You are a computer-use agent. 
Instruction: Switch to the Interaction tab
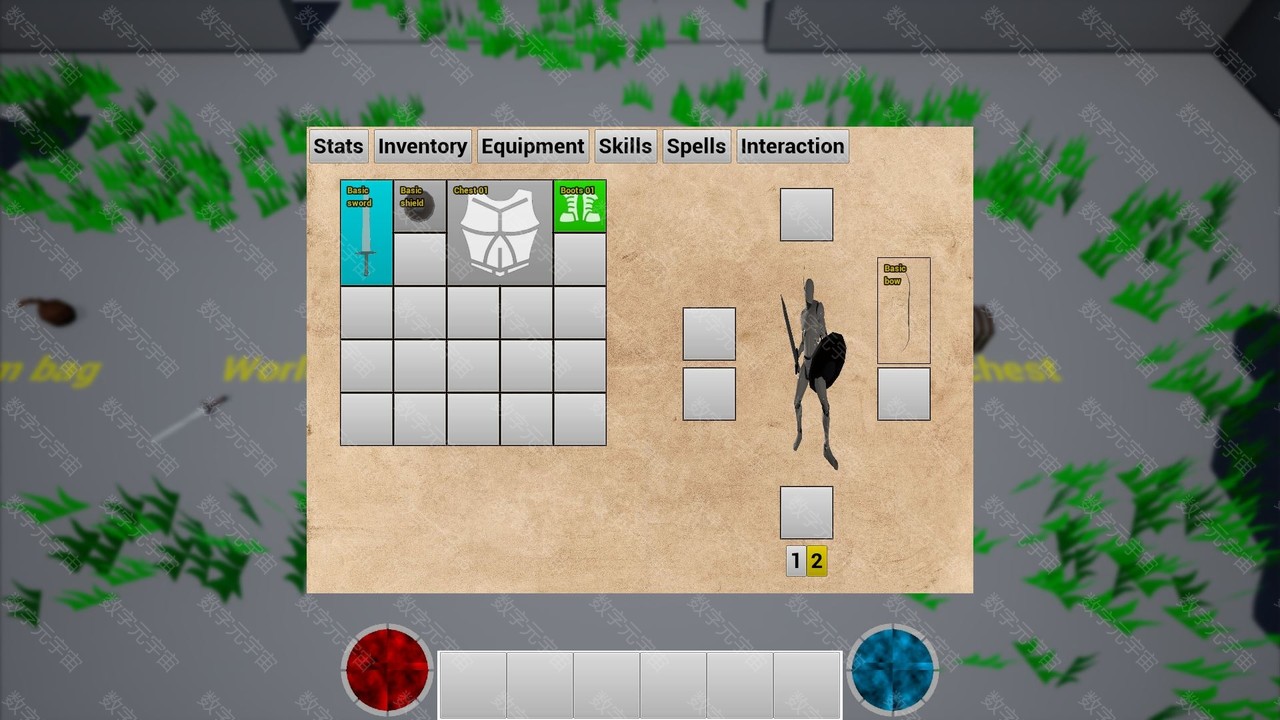click(792, 146)
